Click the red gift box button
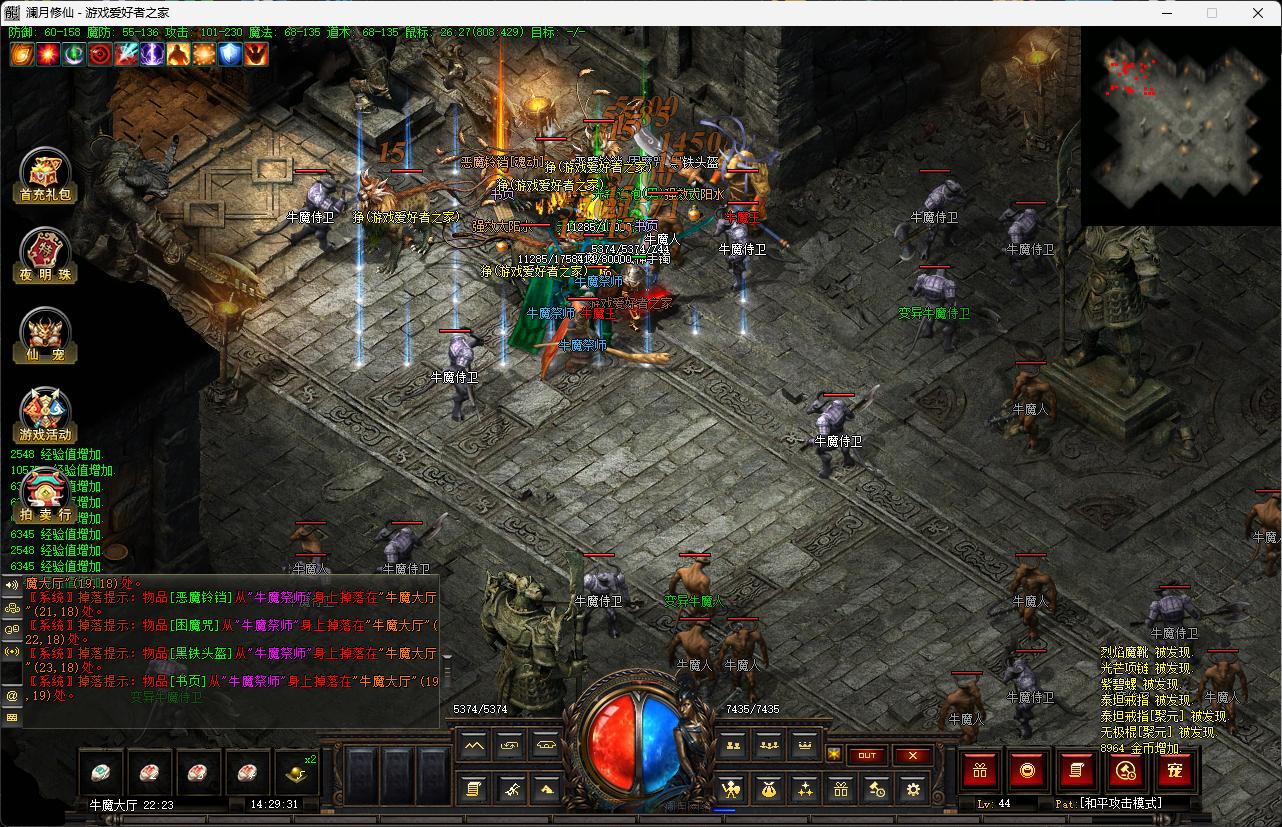This screenshot has width=1282, height=827. [980, 770]
